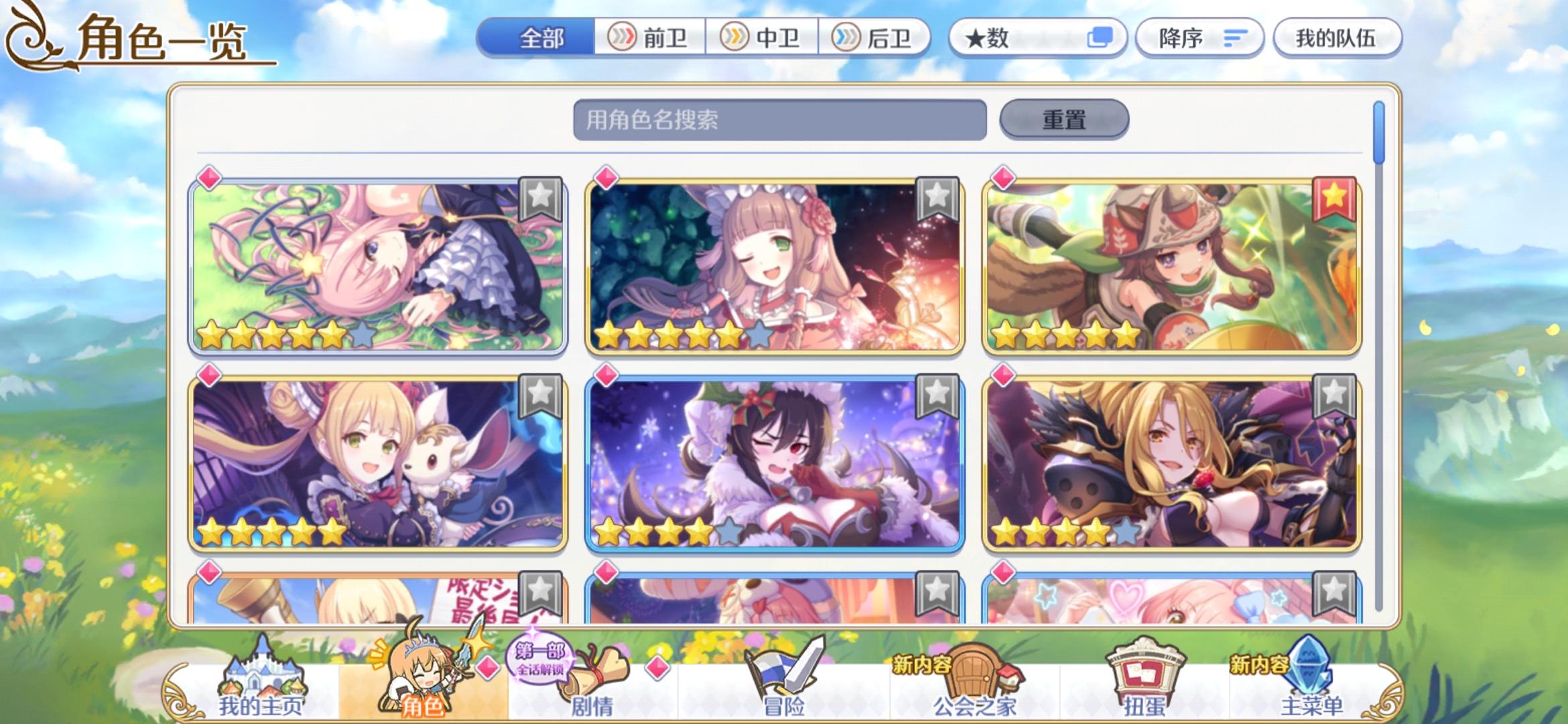Viewport: 1568px width, 724px height.
Task: Change the 降序 descending sort order
Action: [1199, 38]
